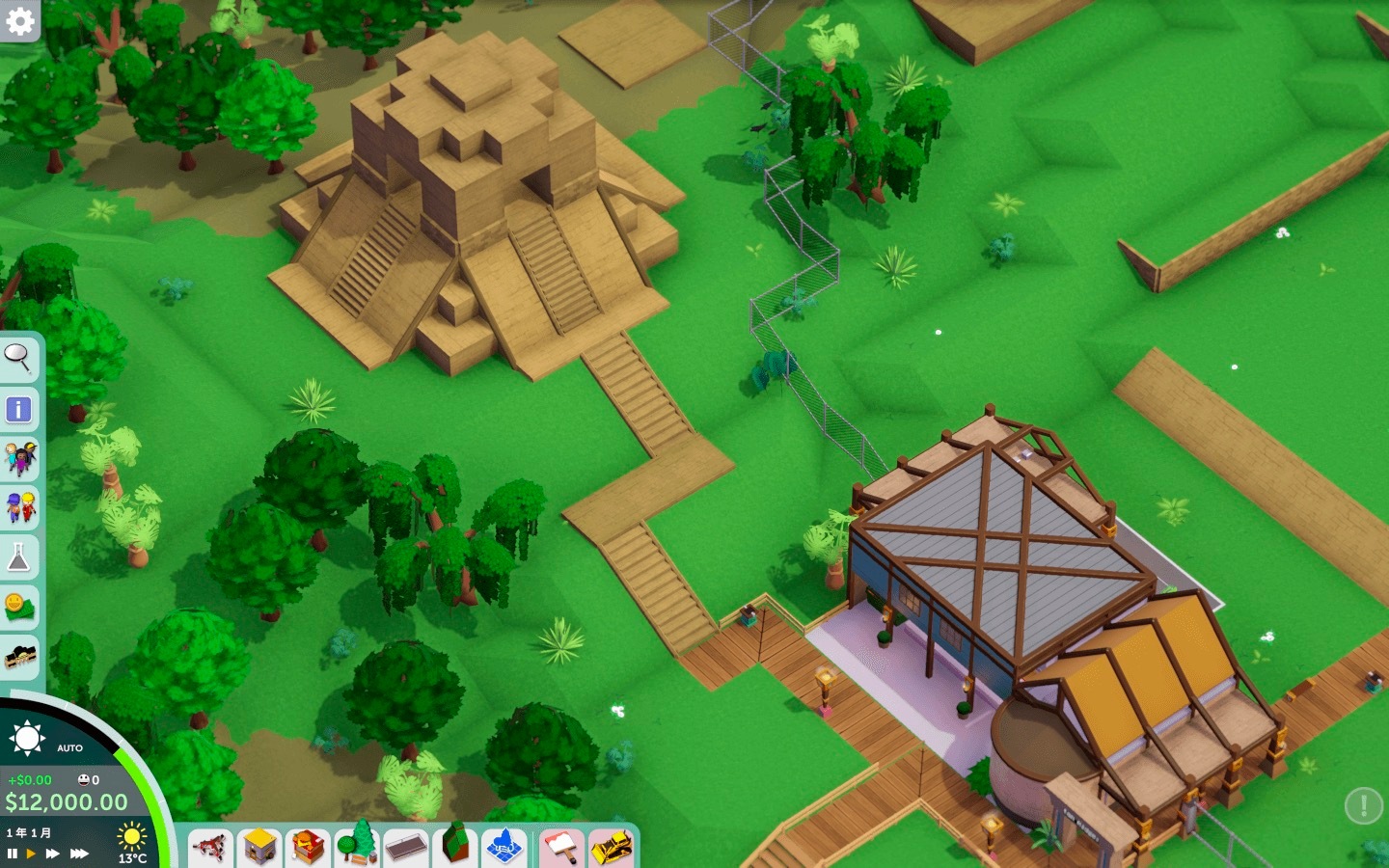Pause the game simulation
Viewport: 1389px width, 868px height.
point(13,854)
